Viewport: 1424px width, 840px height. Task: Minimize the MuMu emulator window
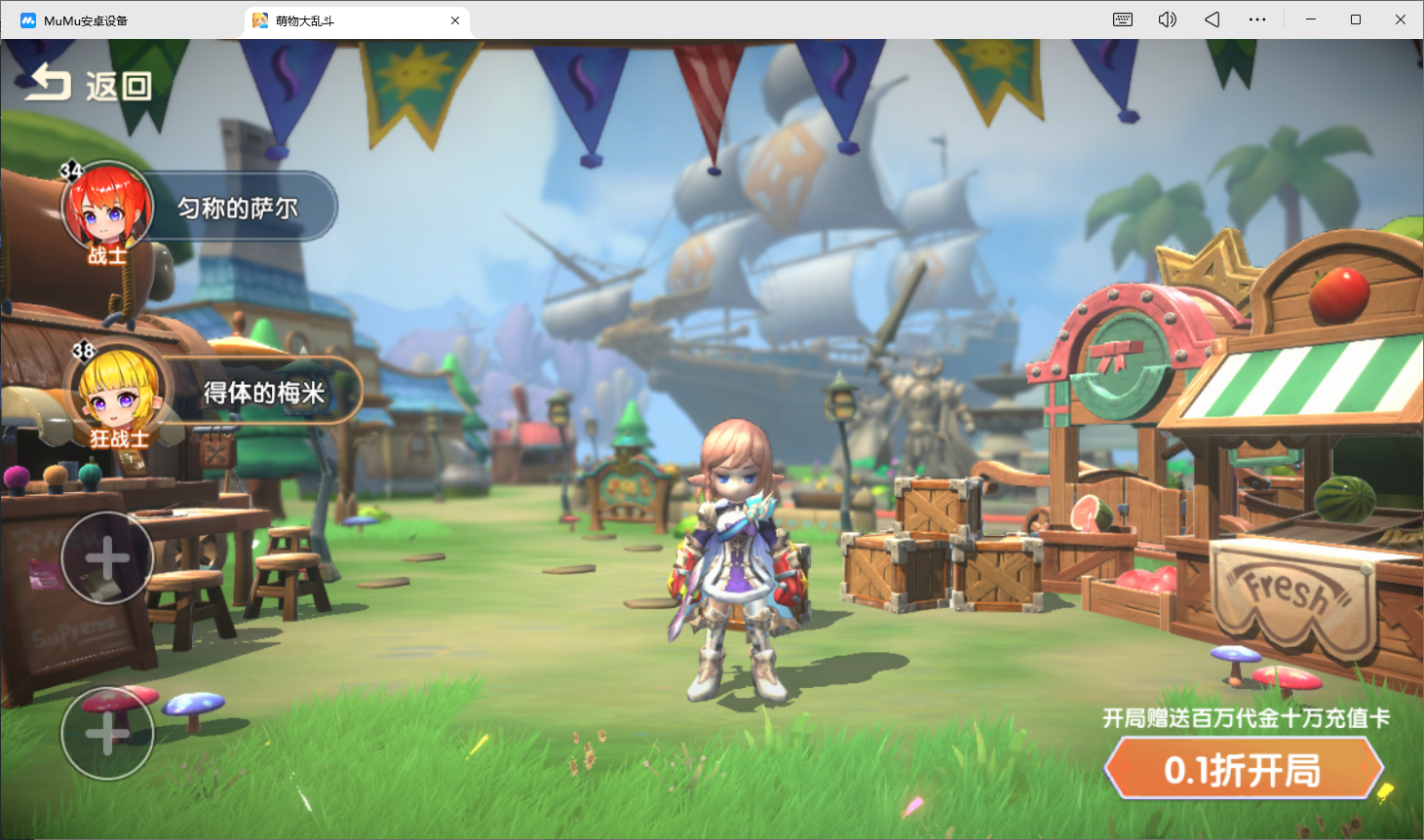click(x=1311, y=19)
